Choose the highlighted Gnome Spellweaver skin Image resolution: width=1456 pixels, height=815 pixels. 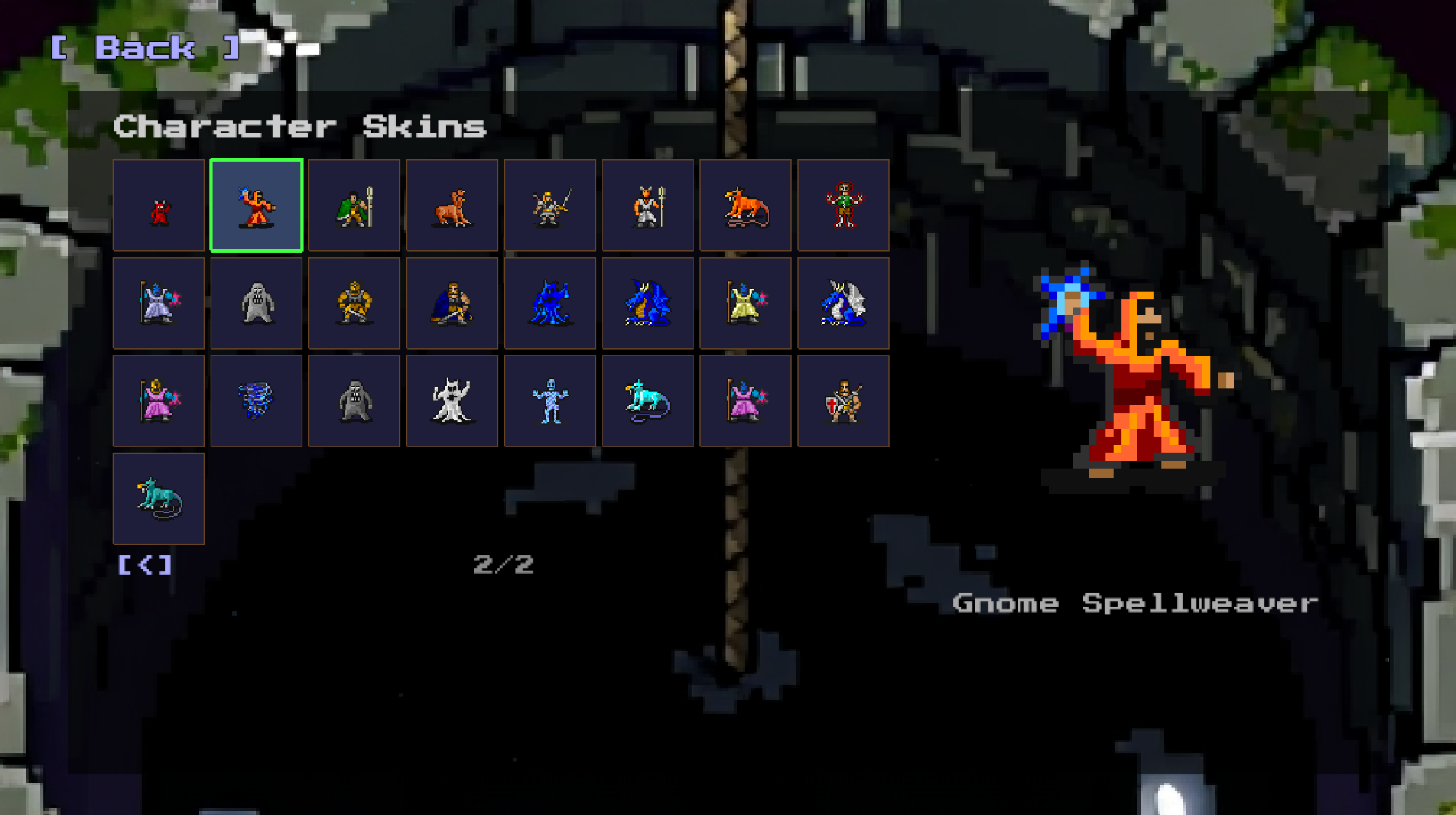256,206
